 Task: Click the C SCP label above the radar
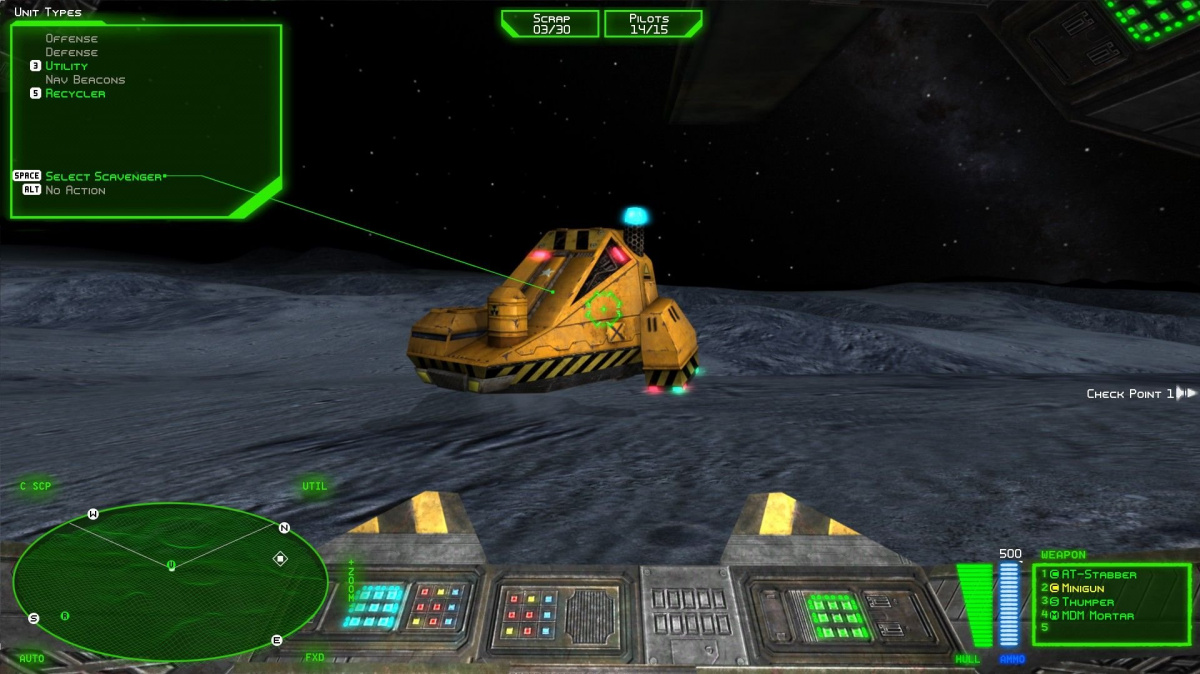pyautogui.click(x=35, y=487)
